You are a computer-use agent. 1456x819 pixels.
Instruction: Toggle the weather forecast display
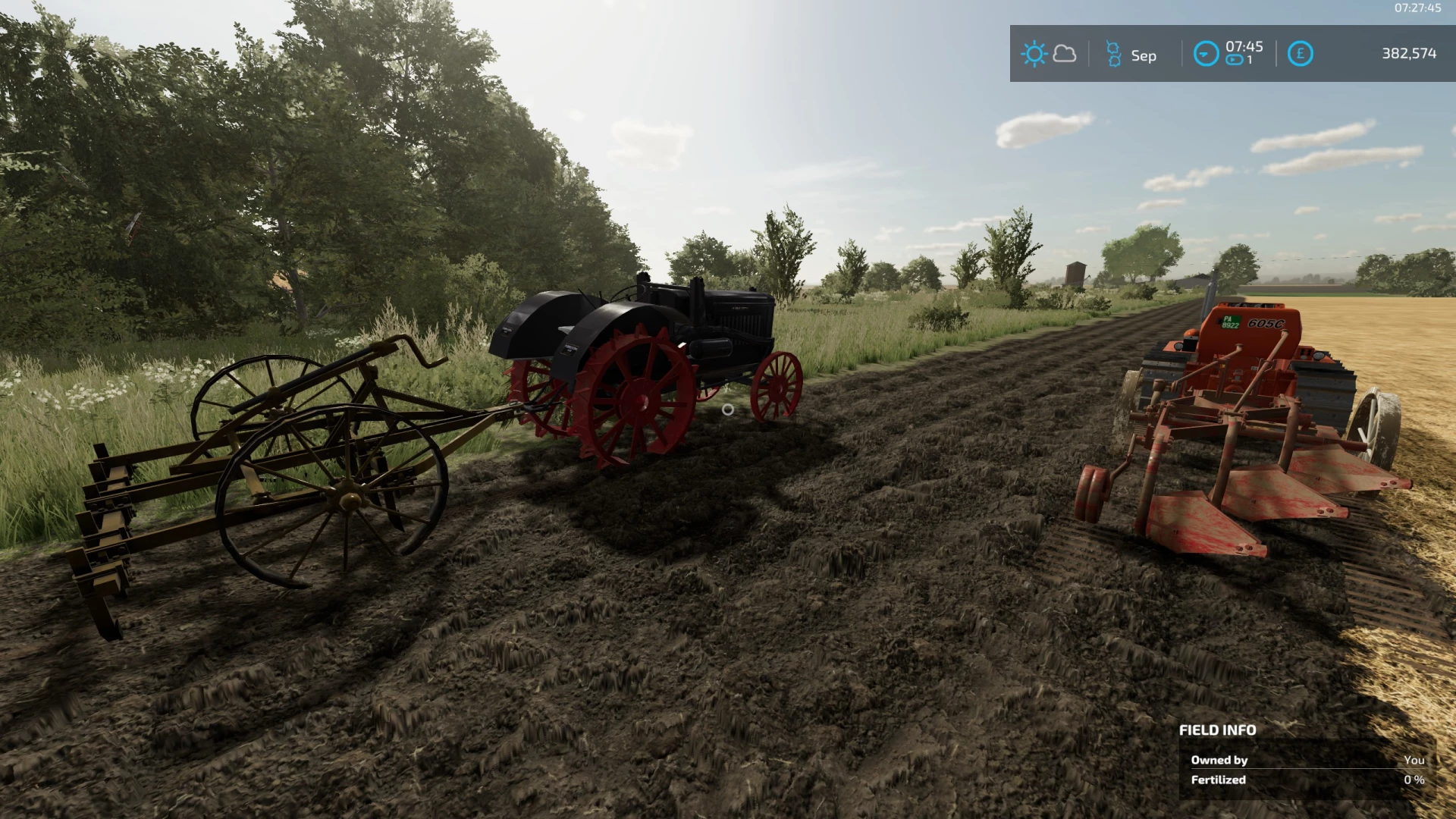1065,54
